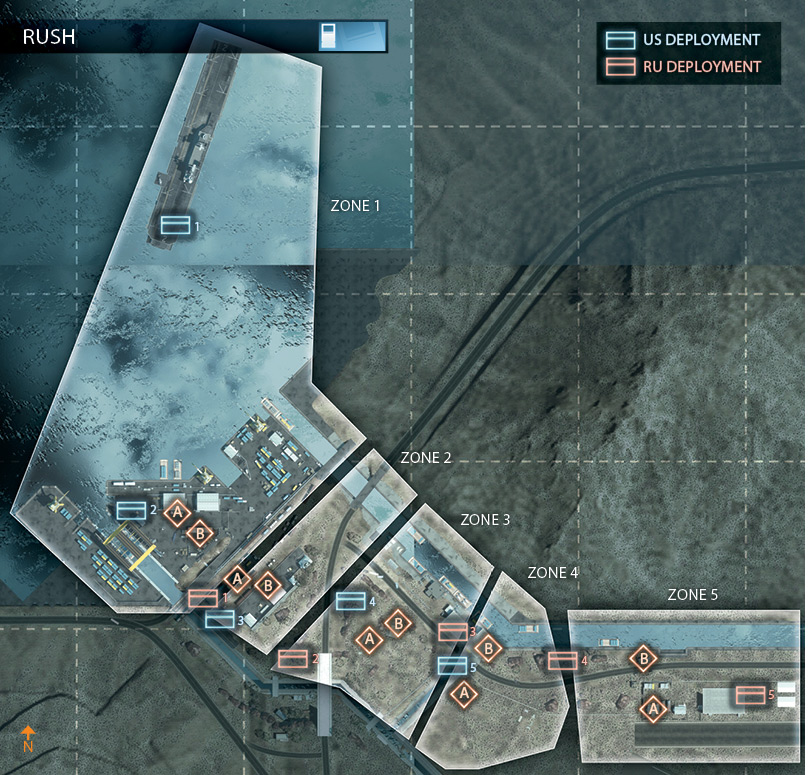Pick the RU deployment 4 marker

(562, 660)
